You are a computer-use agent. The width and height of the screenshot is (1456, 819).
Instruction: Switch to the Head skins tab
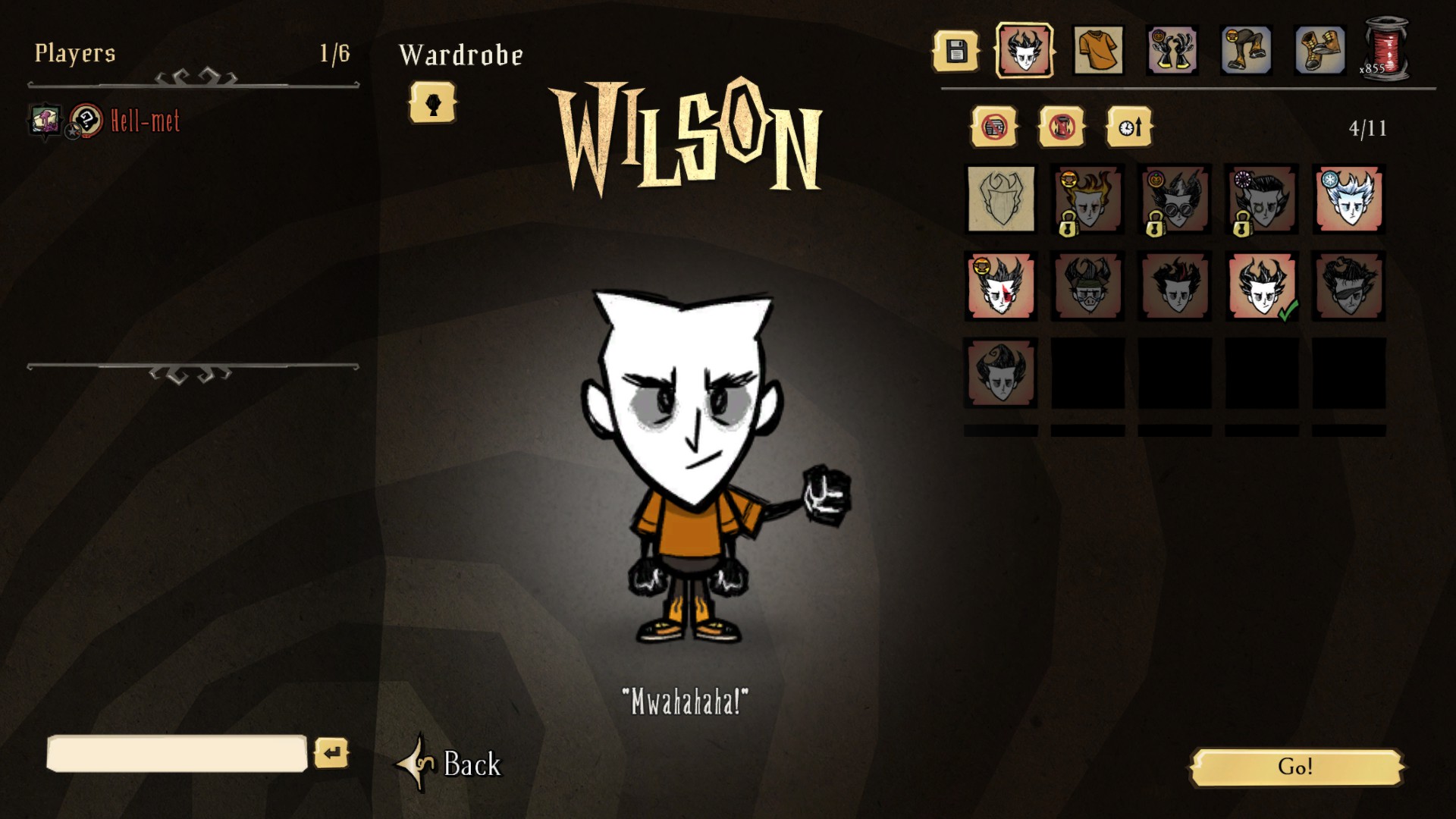1025,52
